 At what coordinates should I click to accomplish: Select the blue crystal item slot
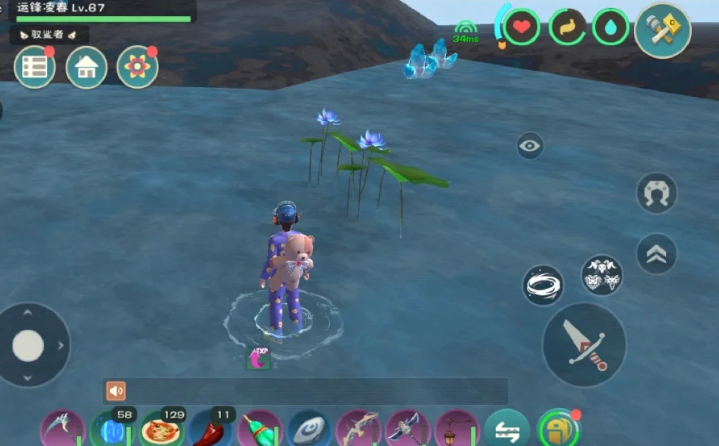point(111,431)
